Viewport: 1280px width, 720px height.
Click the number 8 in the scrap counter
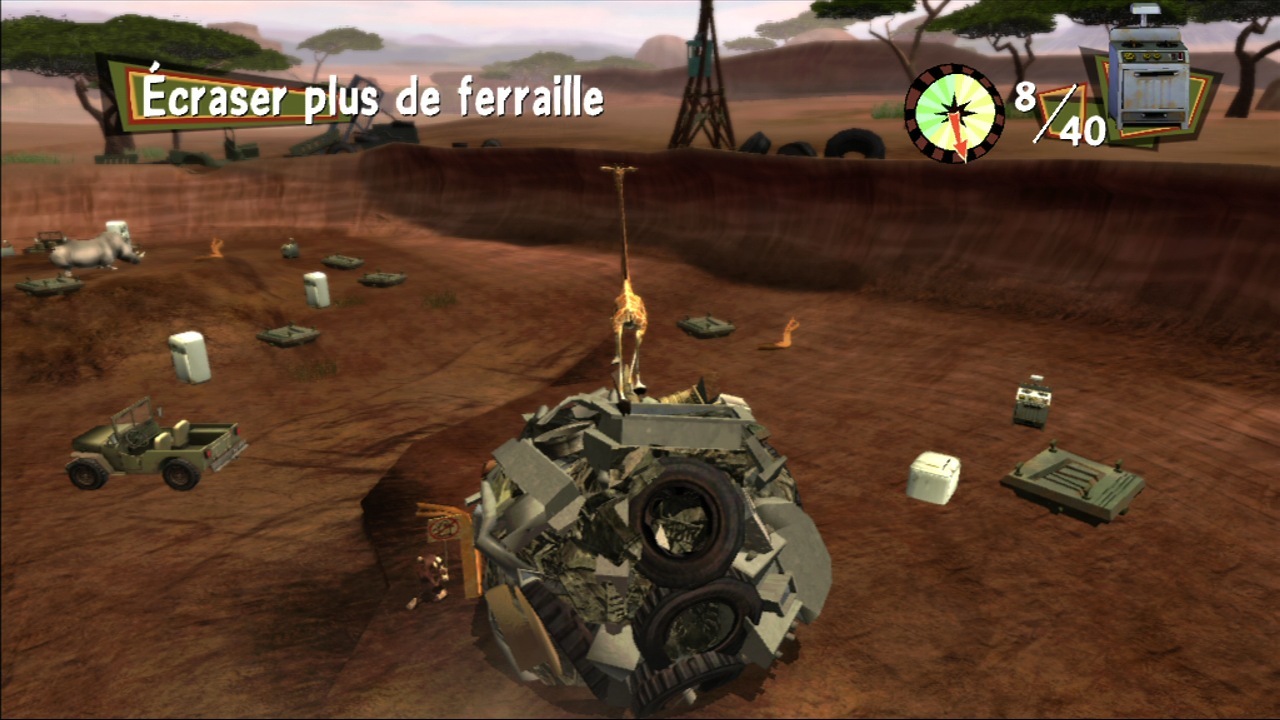(x=1025, y=97)
